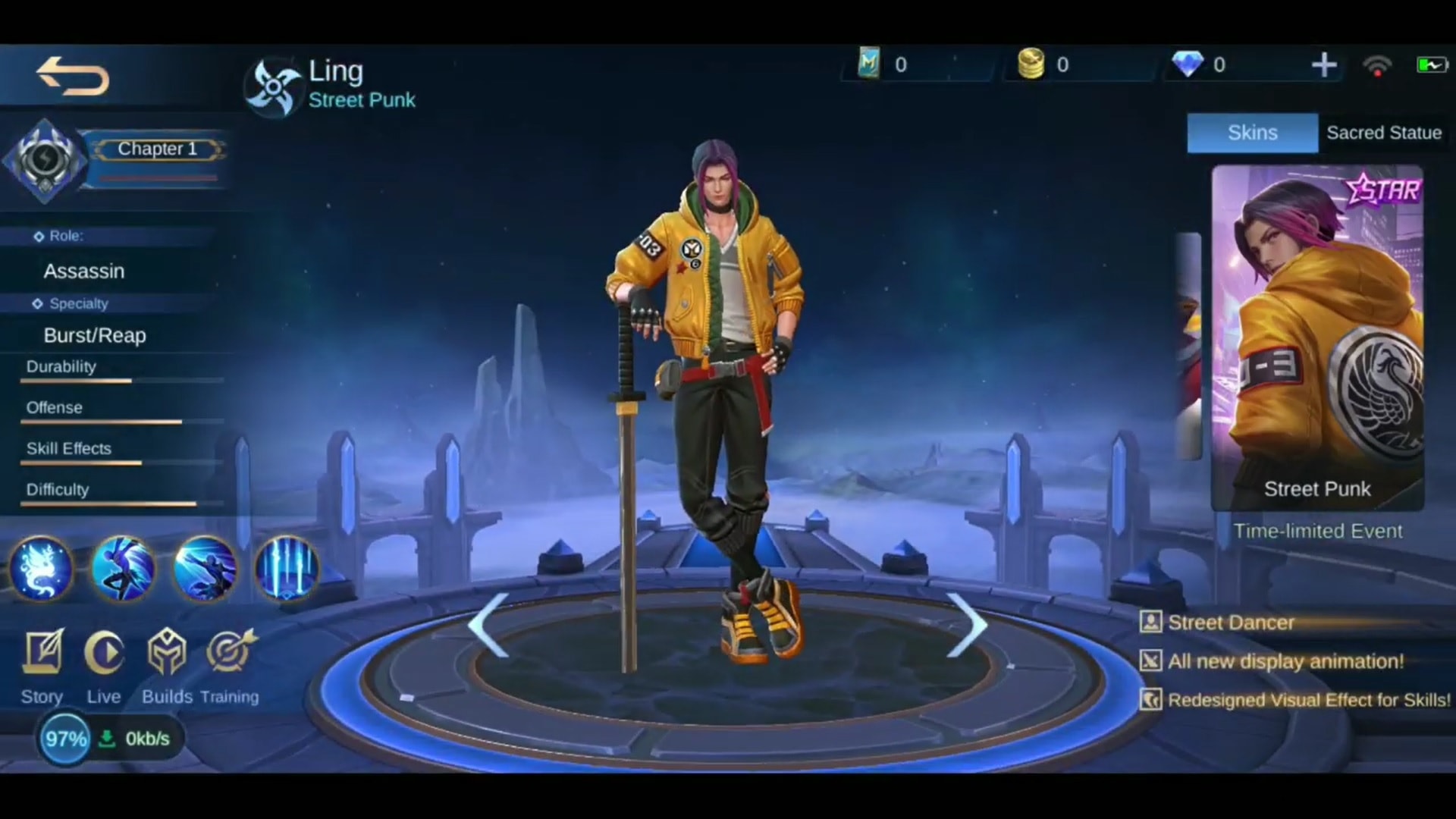Viewport: 1456px width, 819px height.
Task: Switch to the Sacred Statue tab
Action: tap(1383, 133)
